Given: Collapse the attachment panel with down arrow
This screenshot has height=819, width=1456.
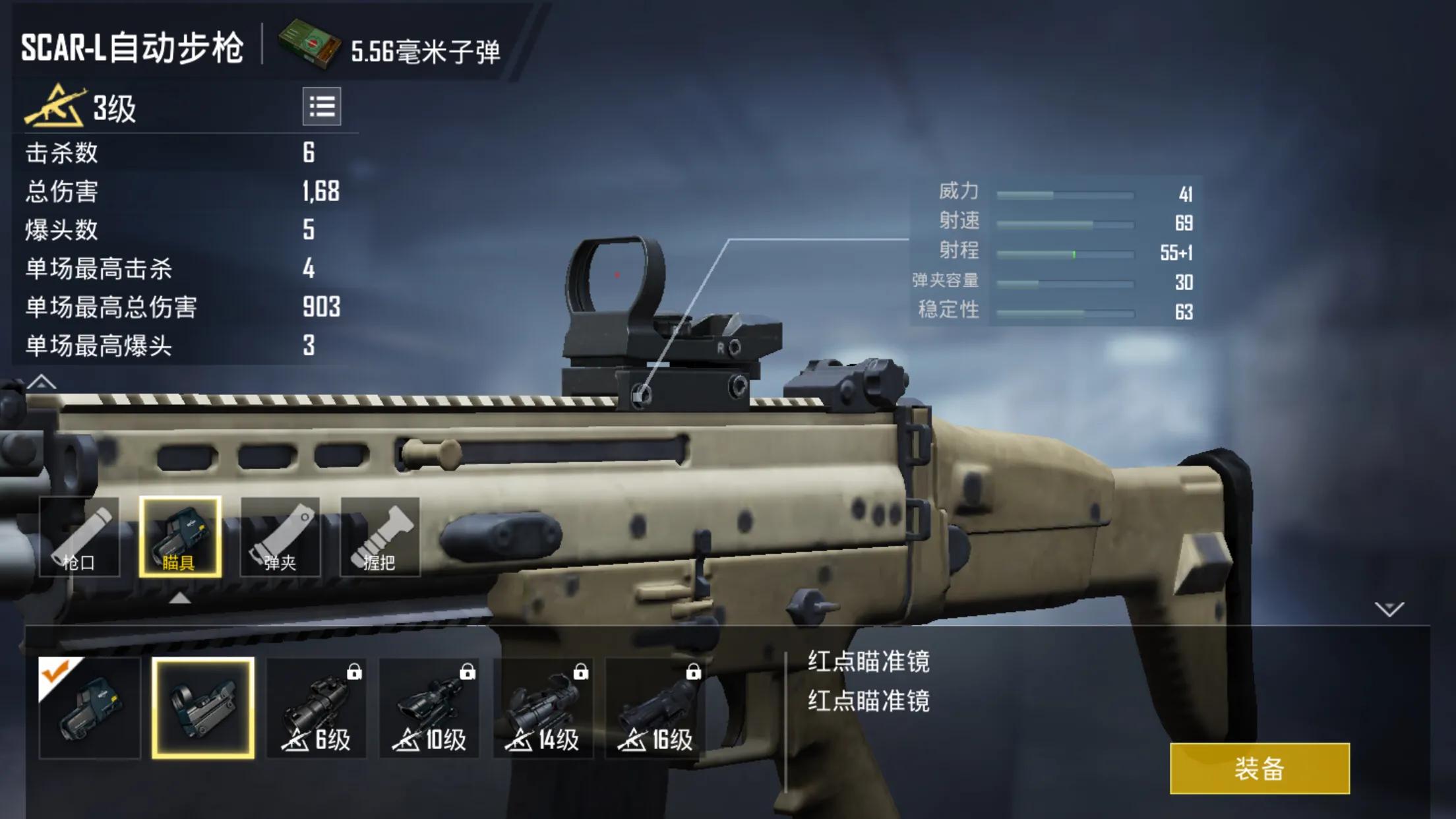Looking at the screenshot, I should 1389,609.
